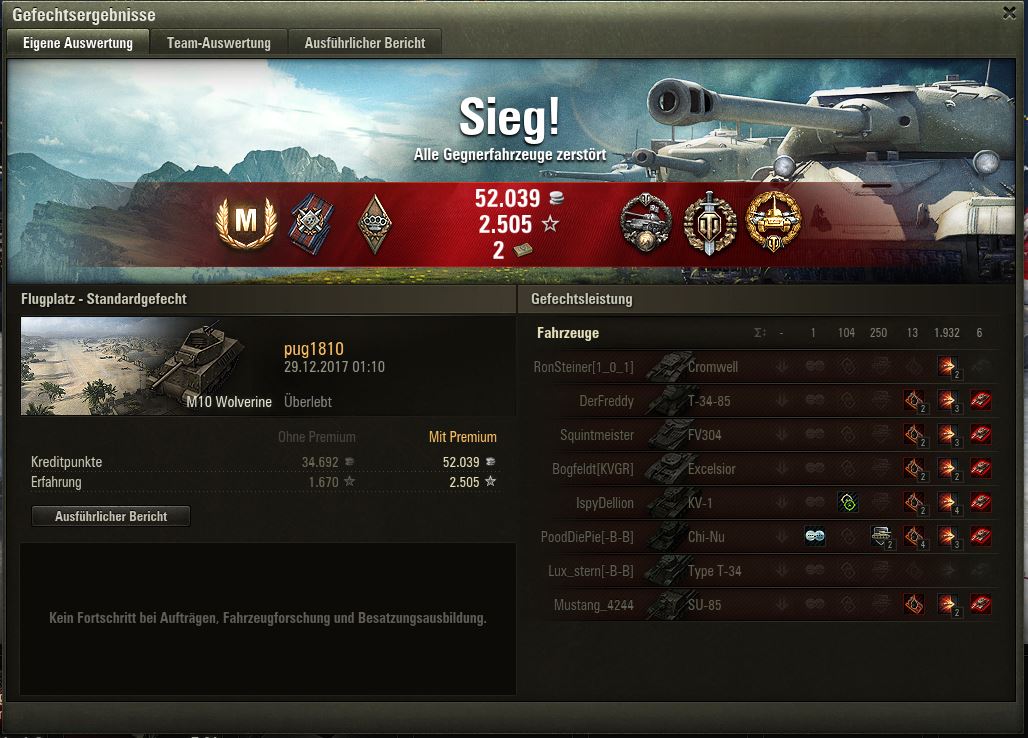Open the Ausführlicher Bericht tab
The image size is (1028, 738).
point(365,43)
